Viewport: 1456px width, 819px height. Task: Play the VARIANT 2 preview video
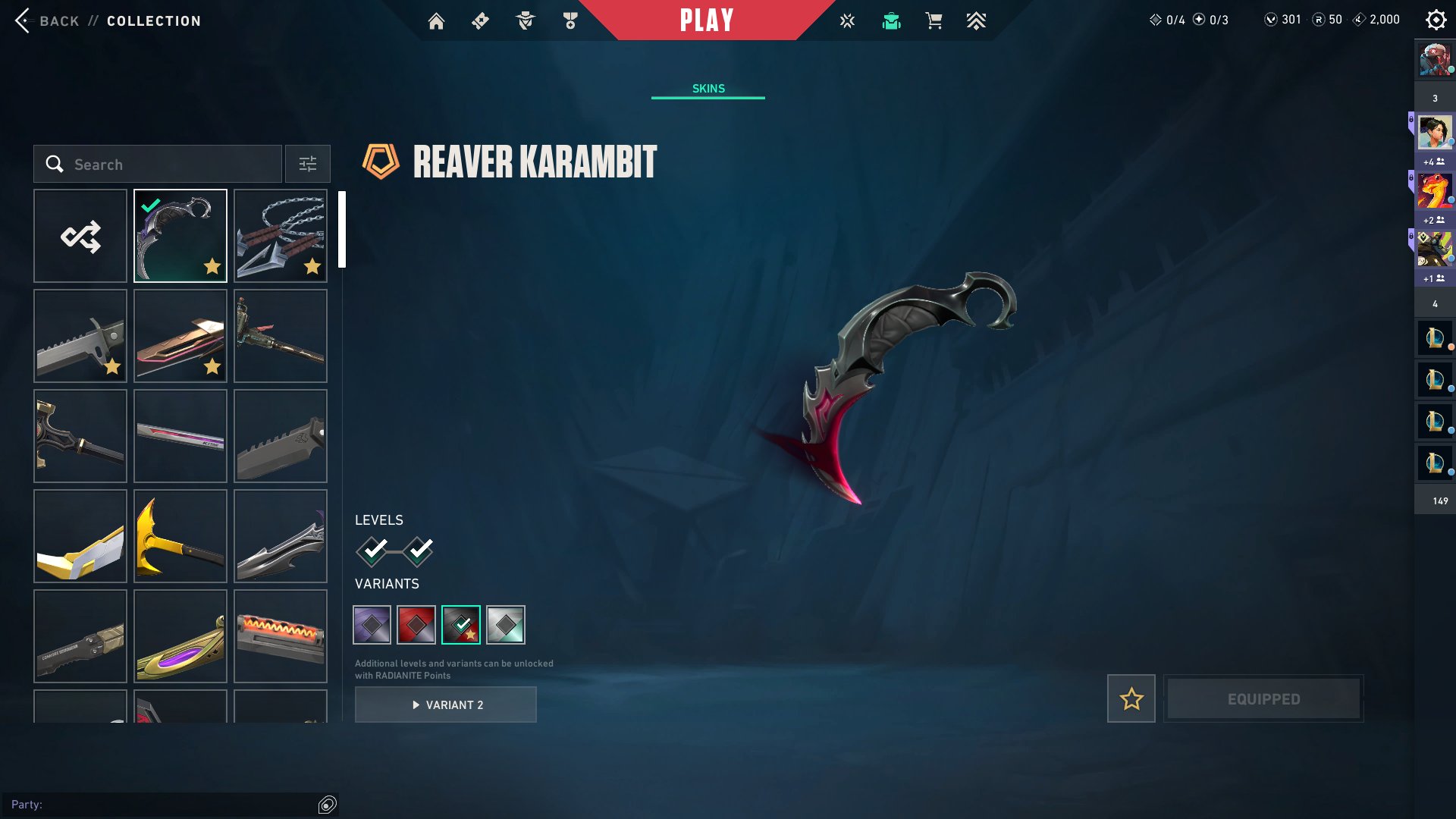click(446, 704)
